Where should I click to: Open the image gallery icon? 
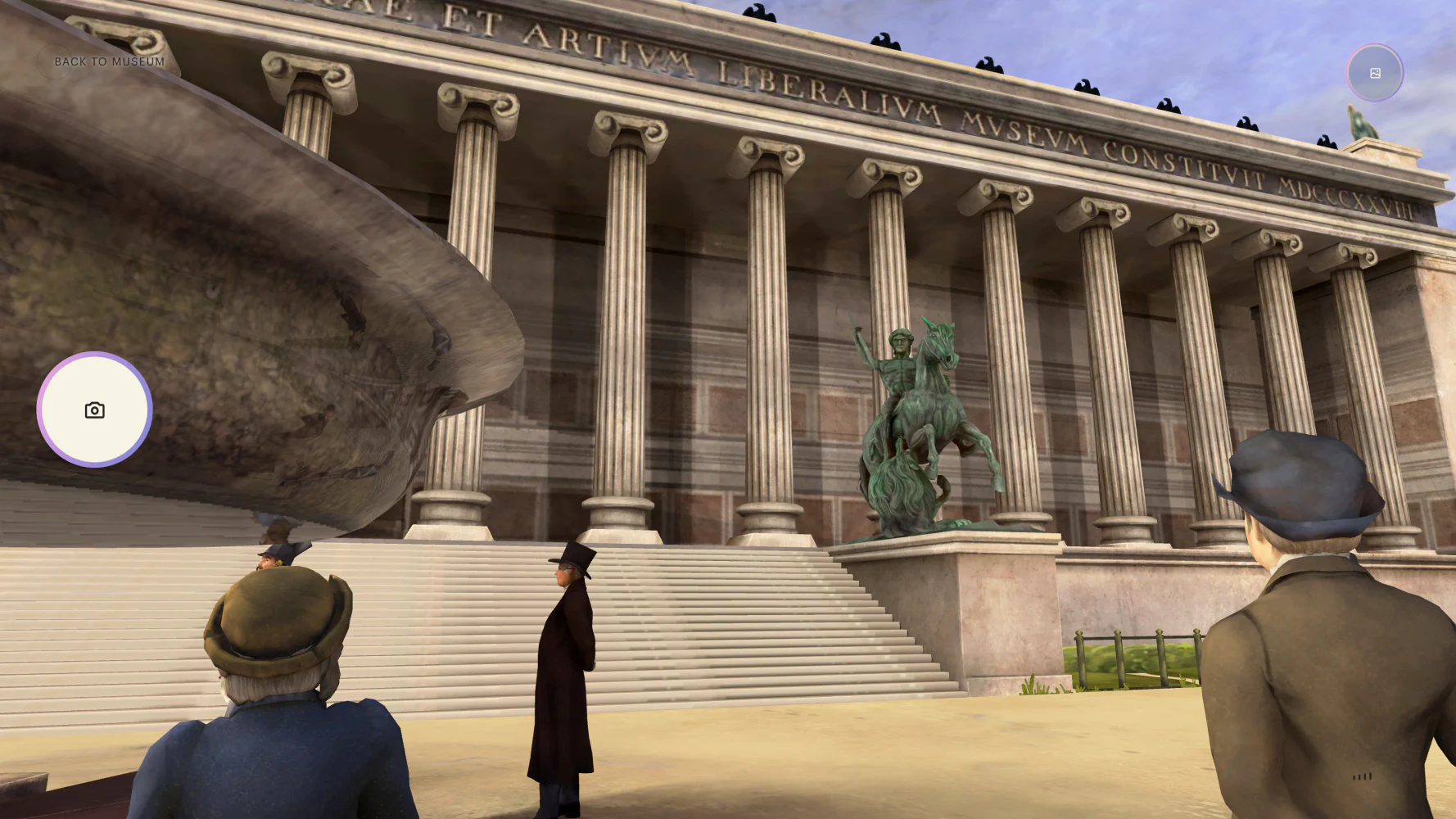pyautogui.click(x=1375, y=74)
